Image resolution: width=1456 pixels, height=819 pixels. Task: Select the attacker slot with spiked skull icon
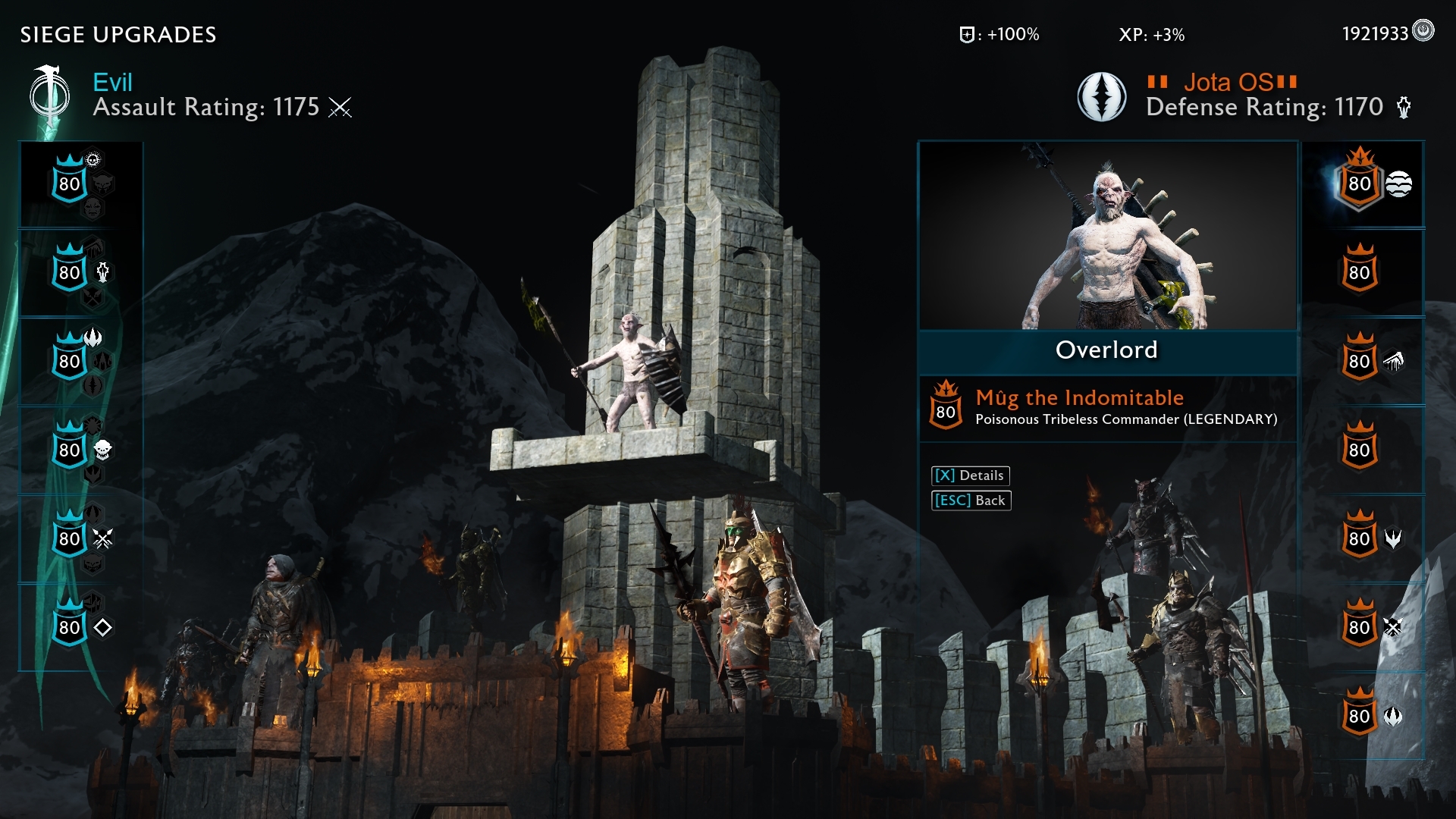click(x=71, y=184)
